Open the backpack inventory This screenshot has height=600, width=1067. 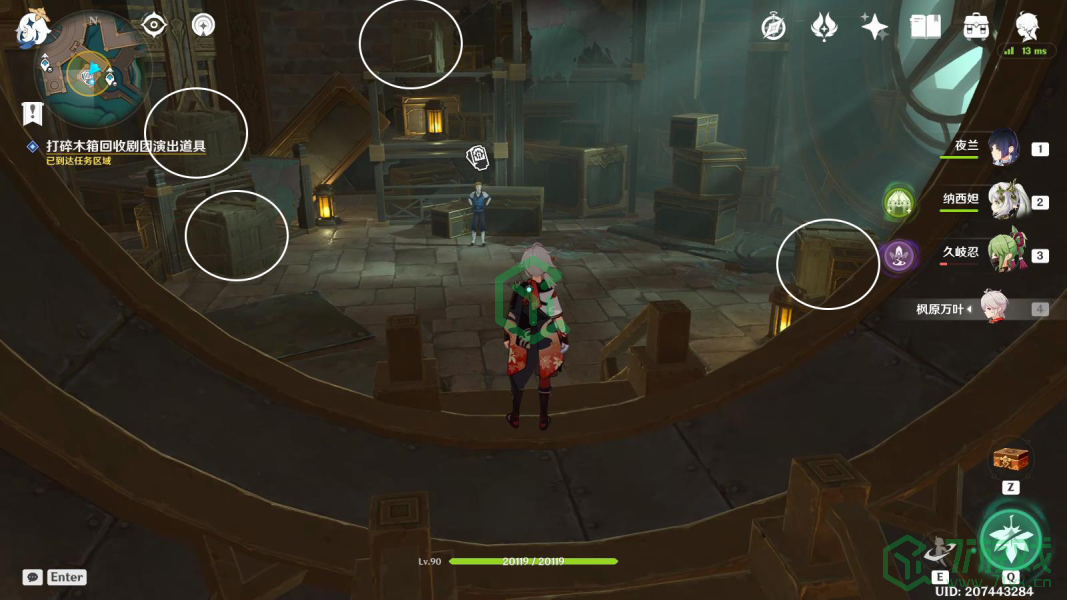point(976,27)
